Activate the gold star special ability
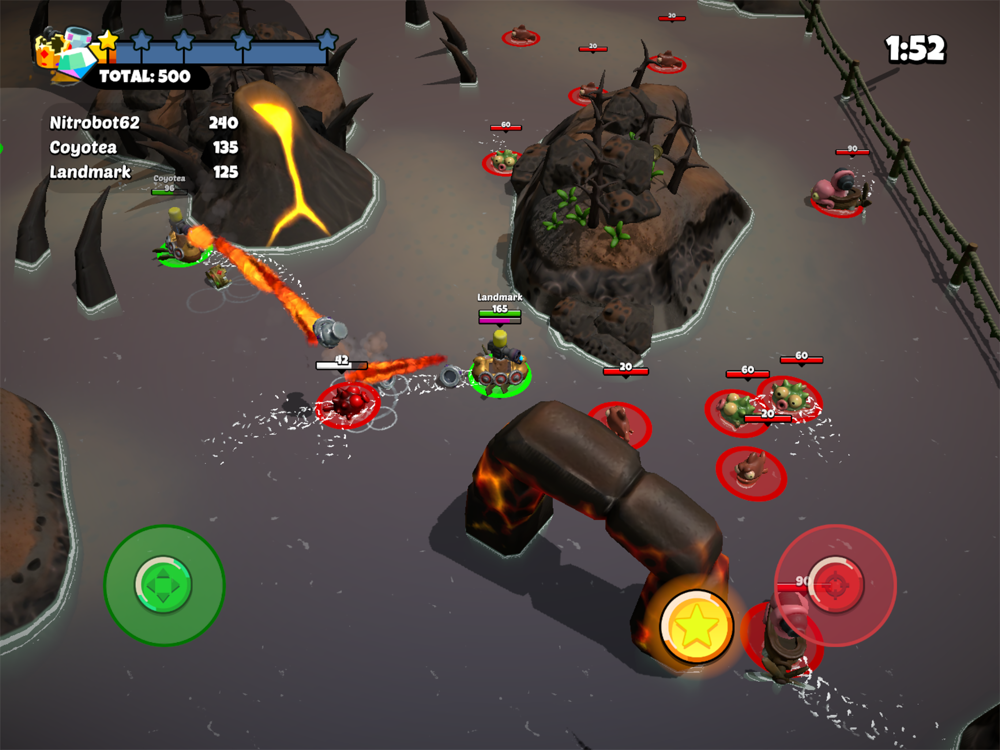Image resolution: width=1000 pixels, height=750 pixels. [x=696, y=627]
